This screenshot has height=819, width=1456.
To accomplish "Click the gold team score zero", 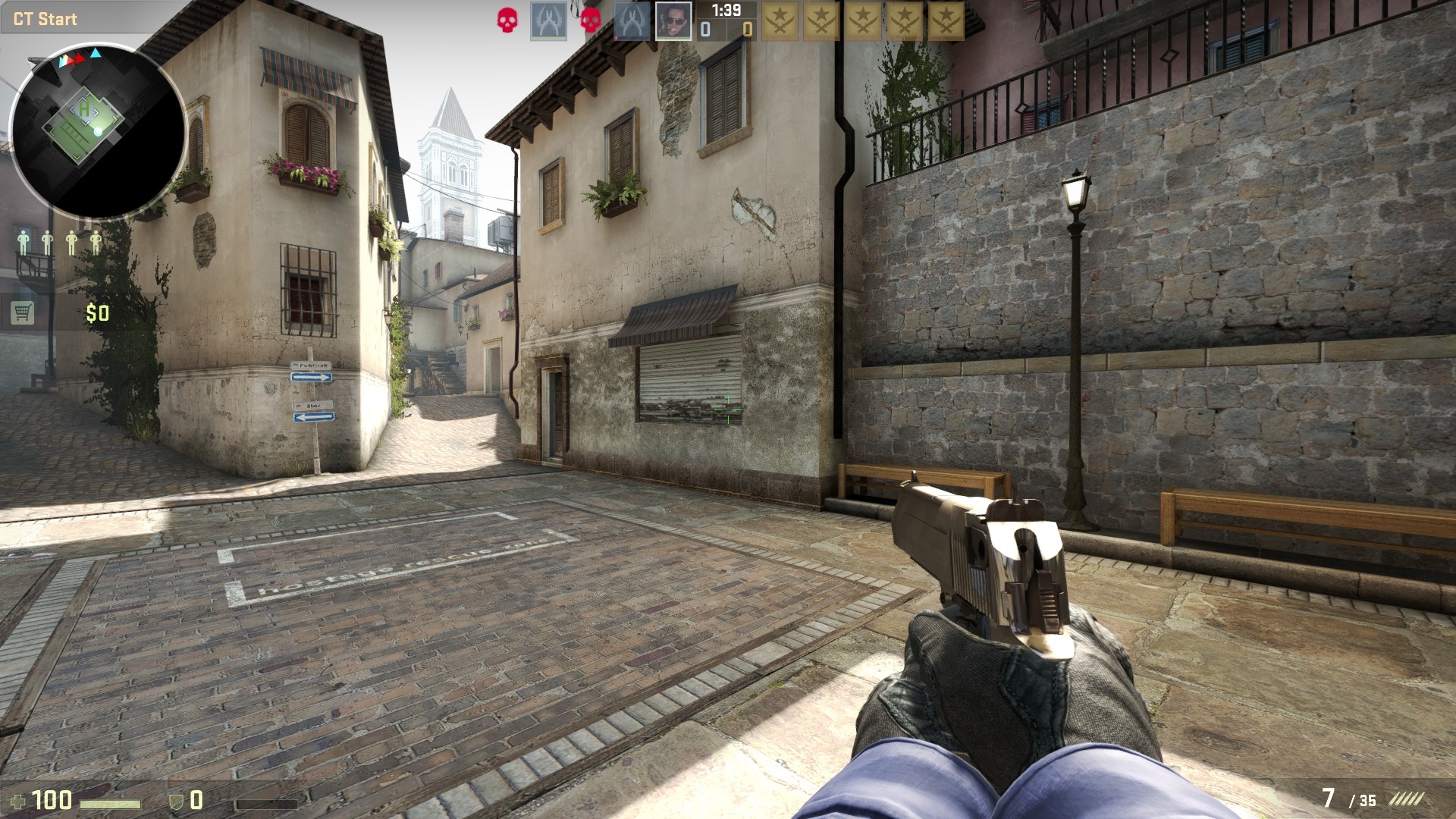I will pos(748,29).
